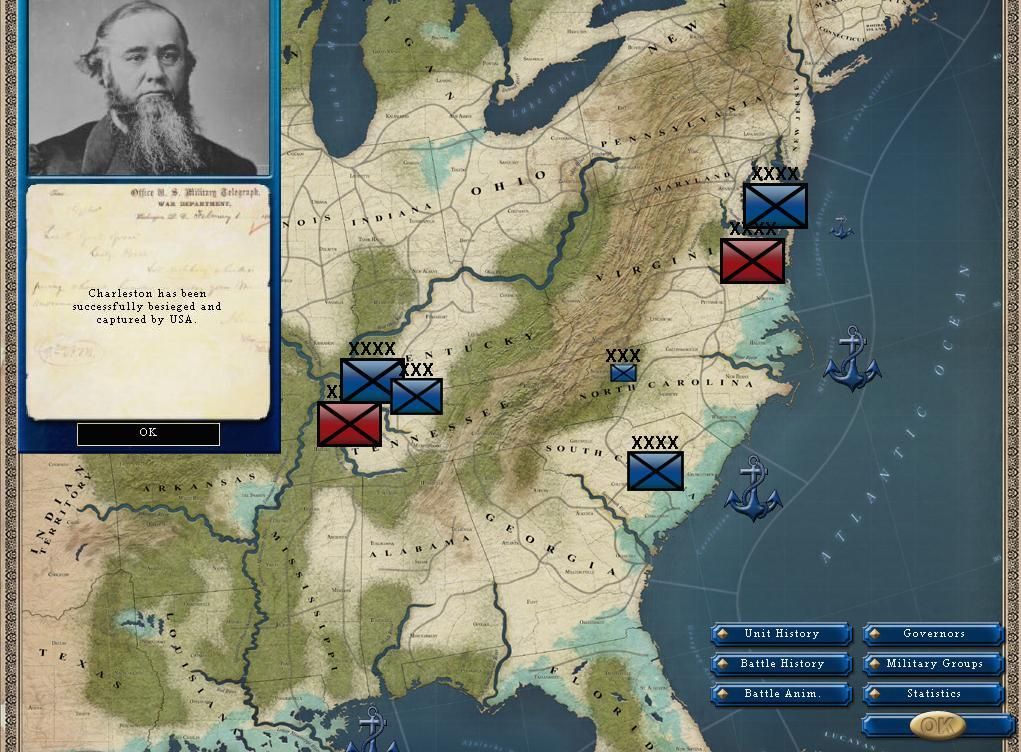Click the gold OK button below Statistics

[x=937, y=725]
